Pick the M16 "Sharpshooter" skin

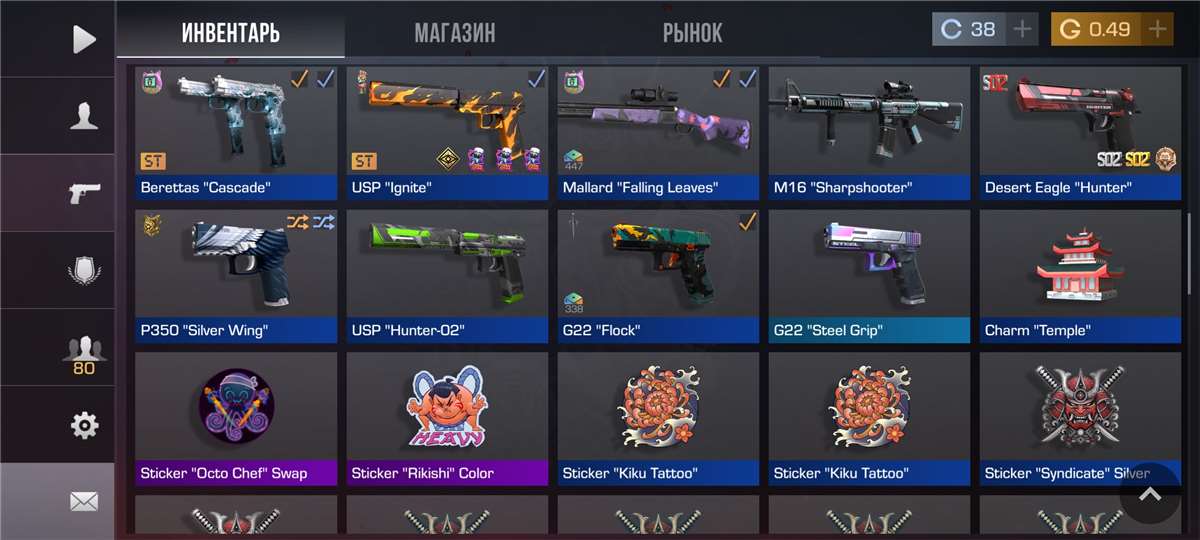point(869,132)
